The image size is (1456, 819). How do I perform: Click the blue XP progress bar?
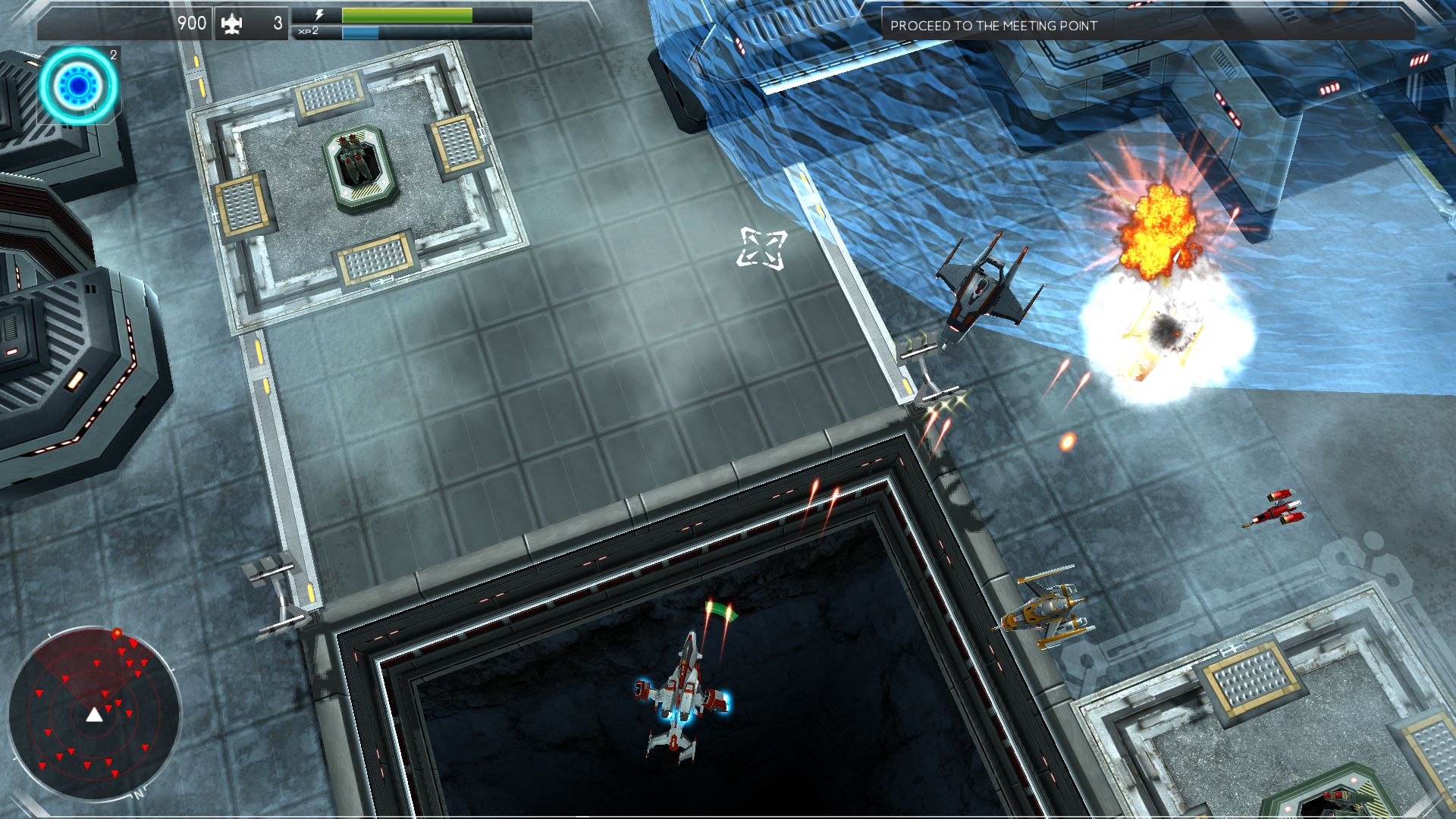(362, 33)
